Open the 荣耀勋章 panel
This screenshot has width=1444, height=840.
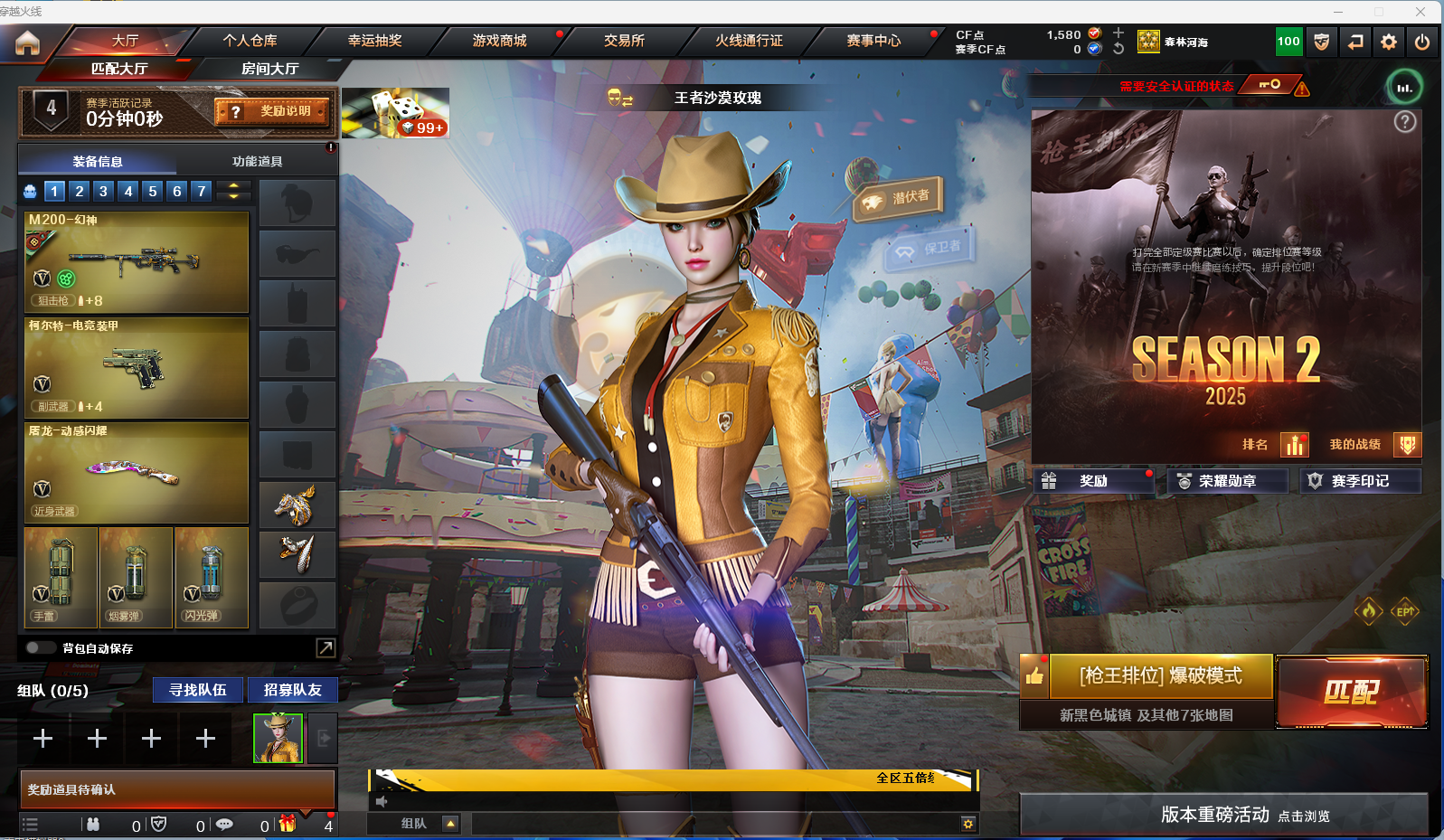click(1226, 481)
